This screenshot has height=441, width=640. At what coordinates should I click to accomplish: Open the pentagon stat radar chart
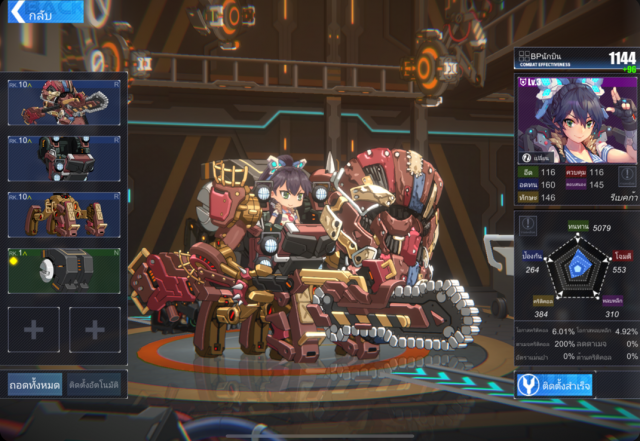pos(576,268)
